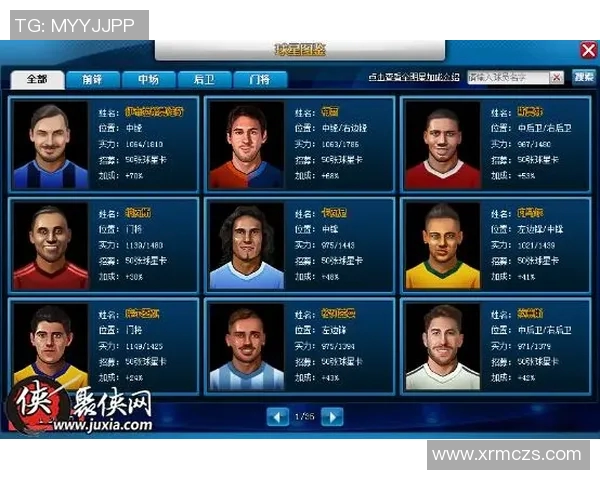Select the +48% bonus striker card
This screenshot has width=600, height=480.
tap(299, 246)
